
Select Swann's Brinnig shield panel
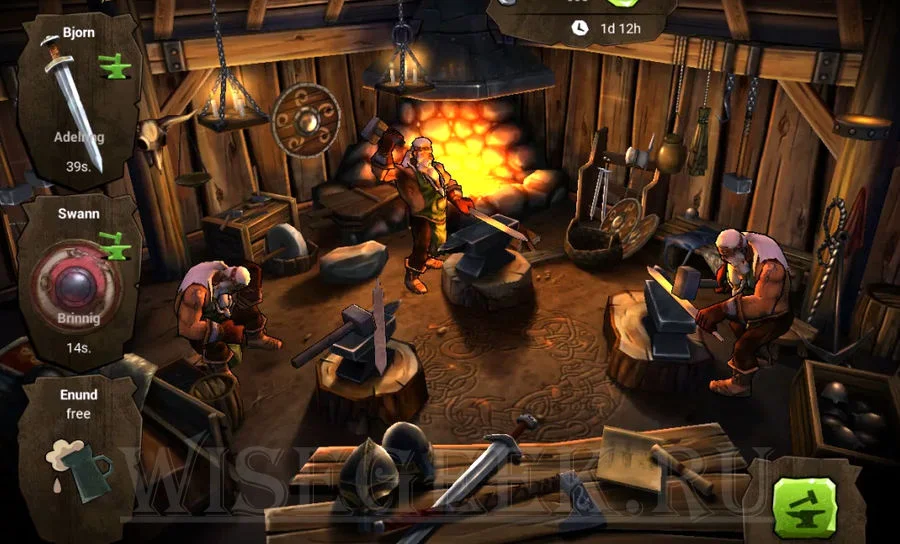pyautogui.click(x=80, y=280)
